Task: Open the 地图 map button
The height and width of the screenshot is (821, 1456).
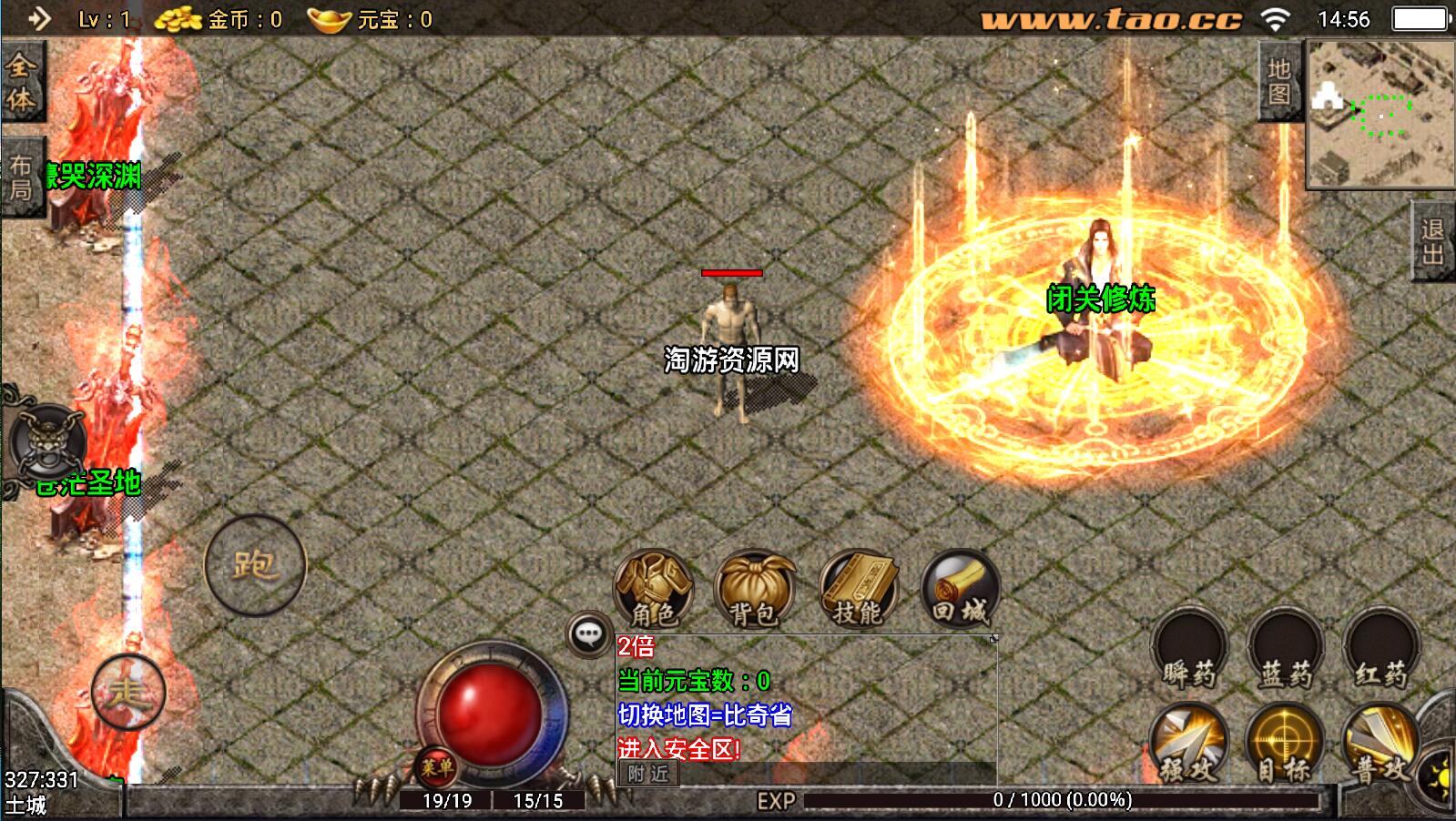Action: point(1278,82)
